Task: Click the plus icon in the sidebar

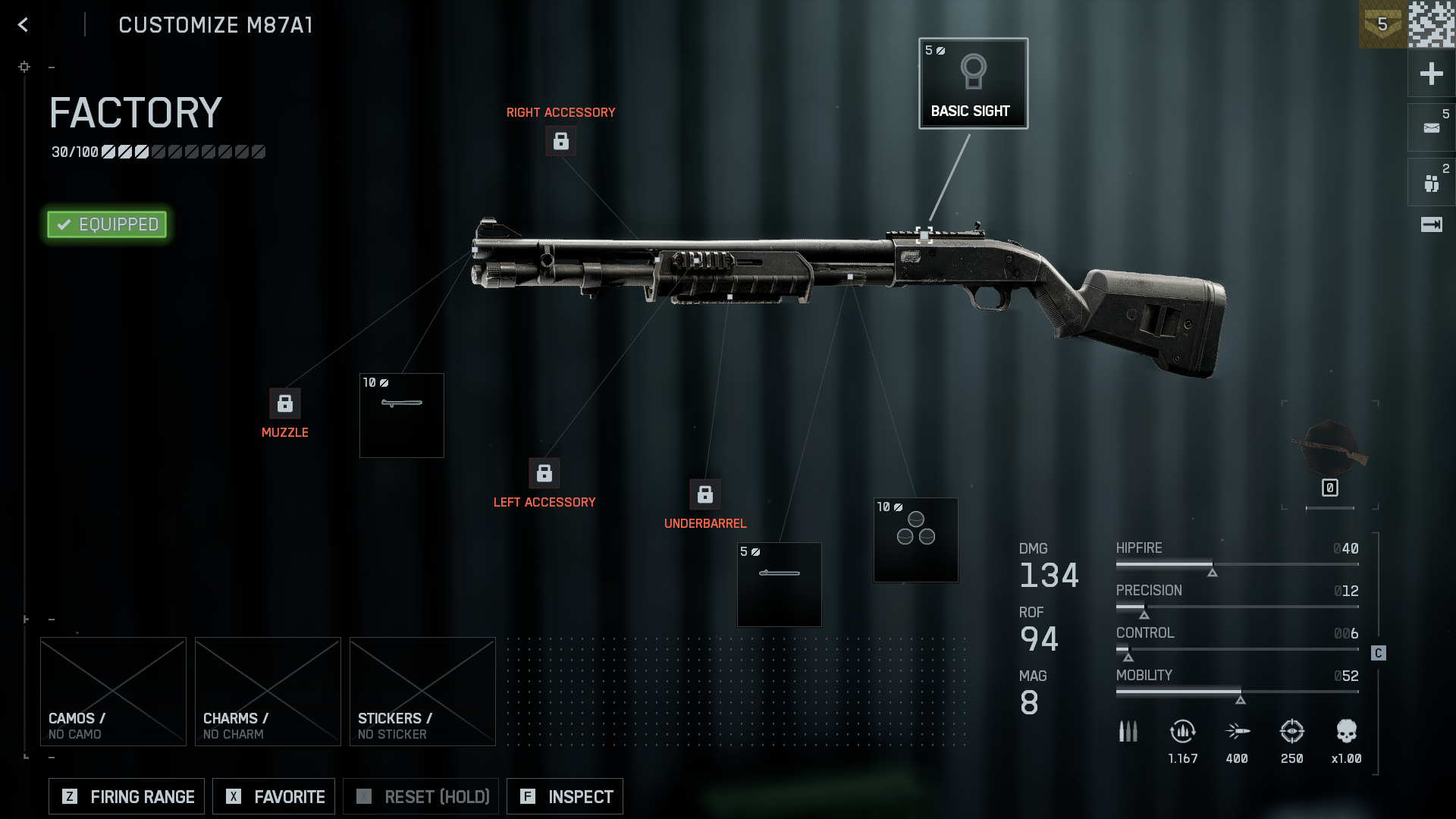Action: pyautogui.click(x=1431, y=74)
